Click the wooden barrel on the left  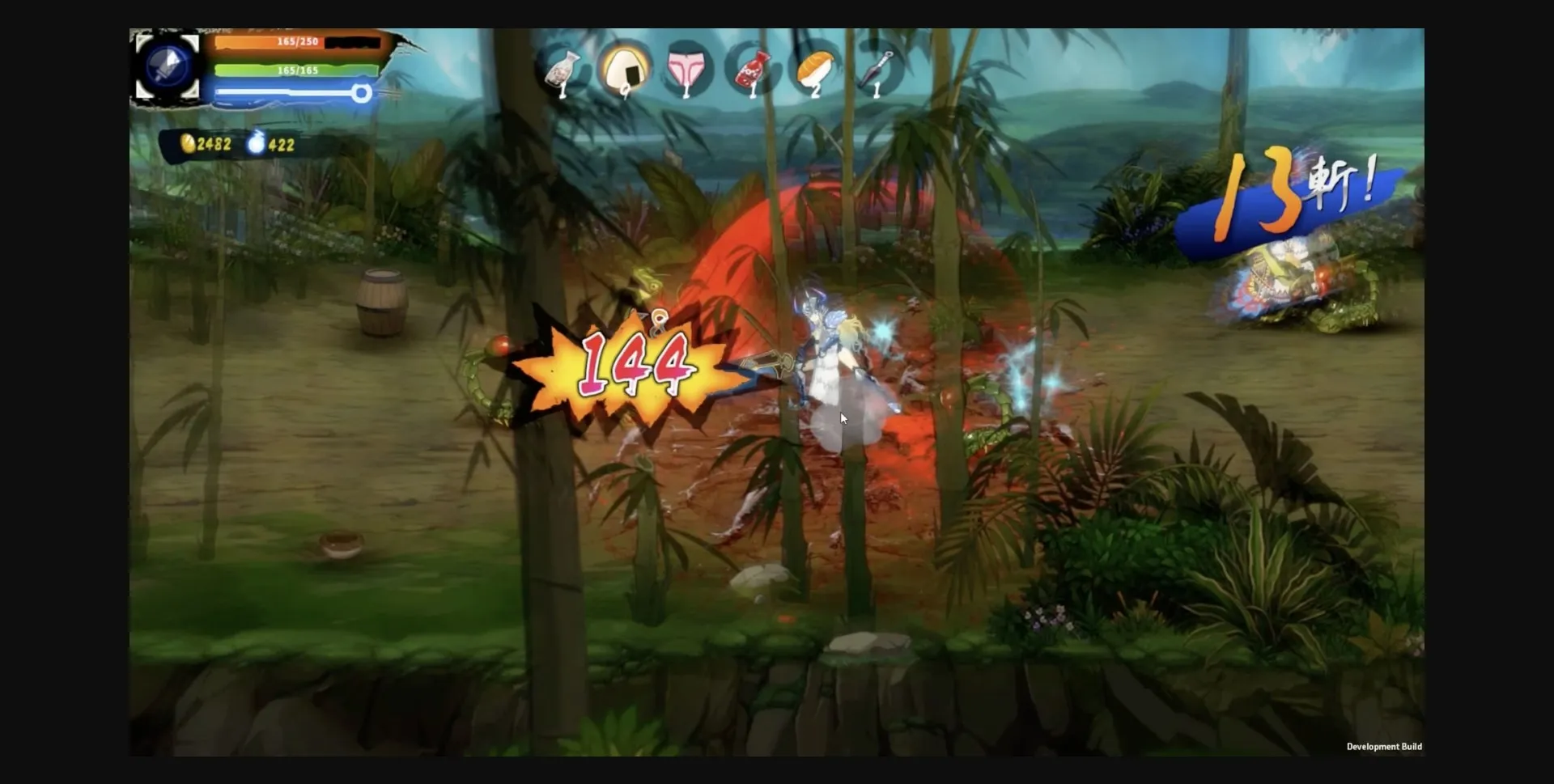point(380,303)
